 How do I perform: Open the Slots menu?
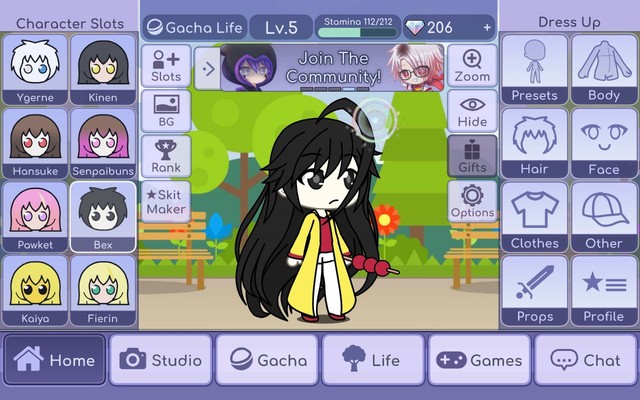click(166, 66)
